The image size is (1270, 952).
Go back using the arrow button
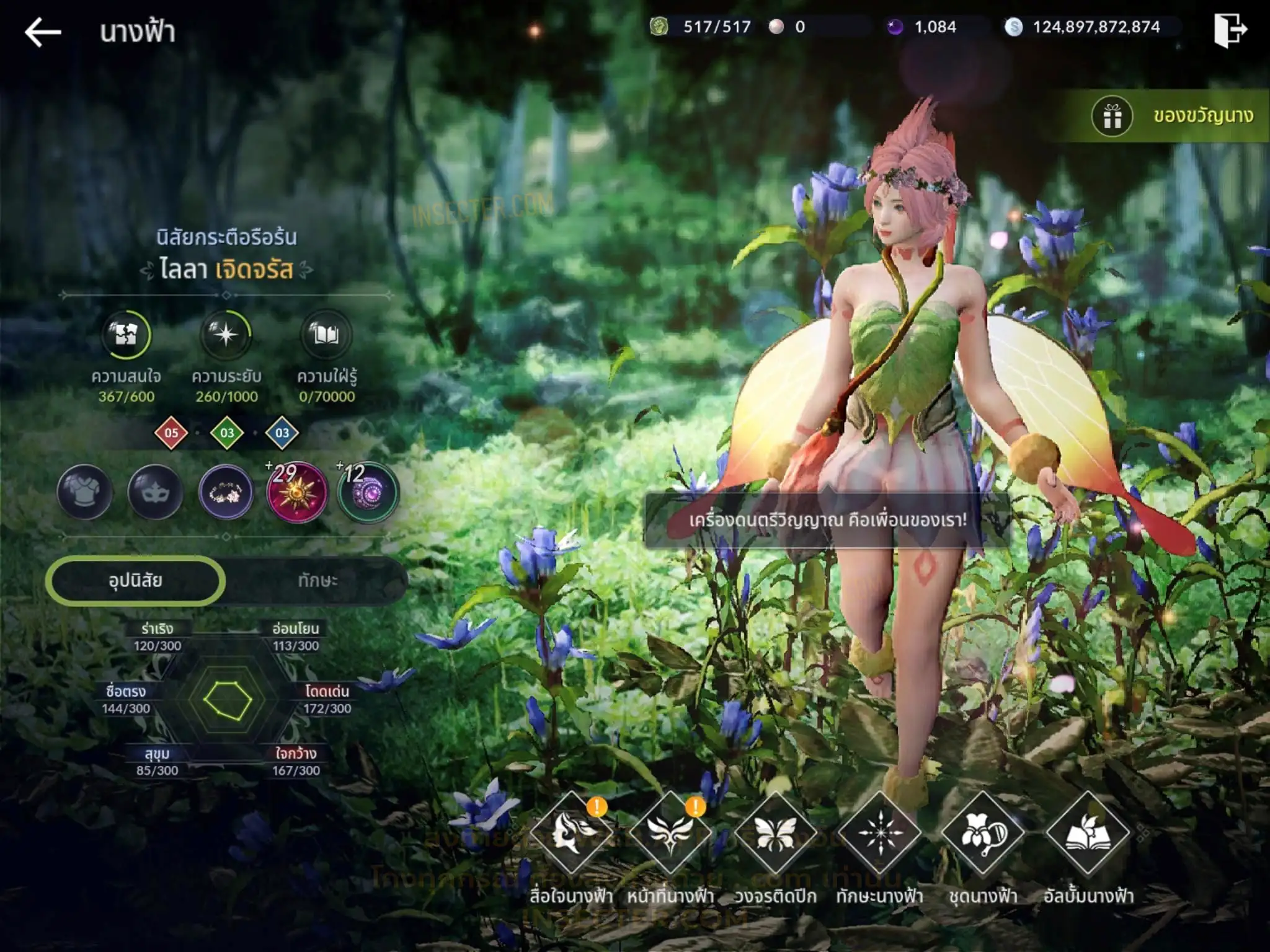click(42, 32)
